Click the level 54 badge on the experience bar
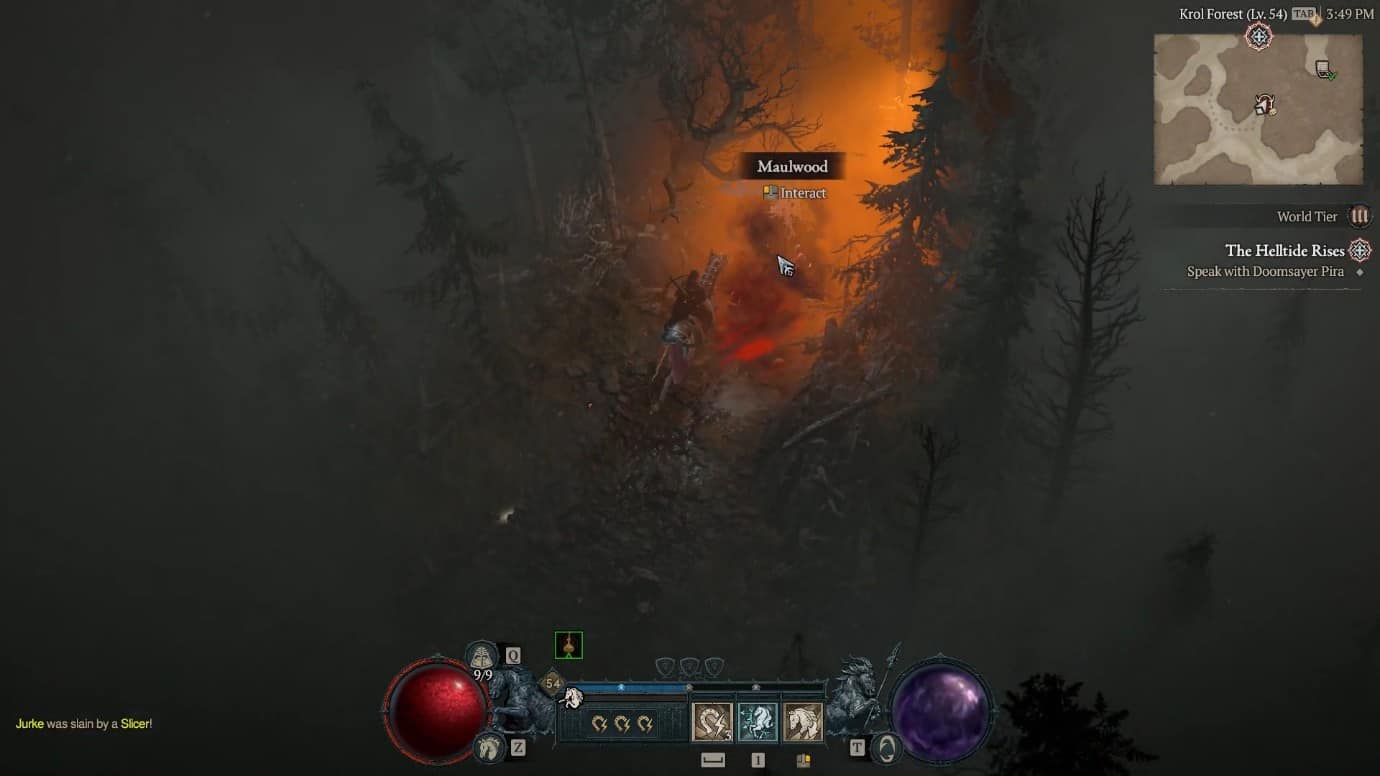 [x=553, y=681]
